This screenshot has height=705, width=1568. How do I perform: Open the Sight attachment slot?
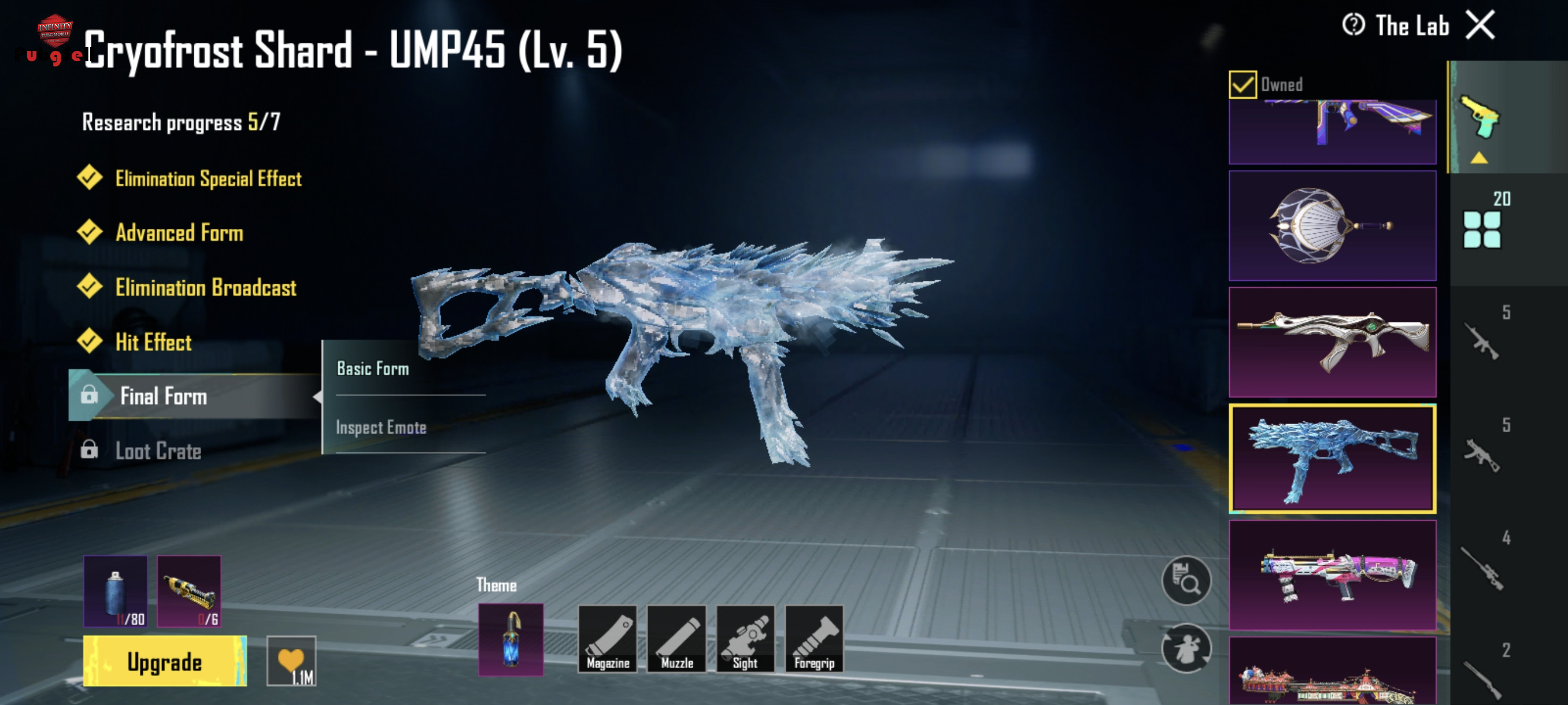point(745,639)
